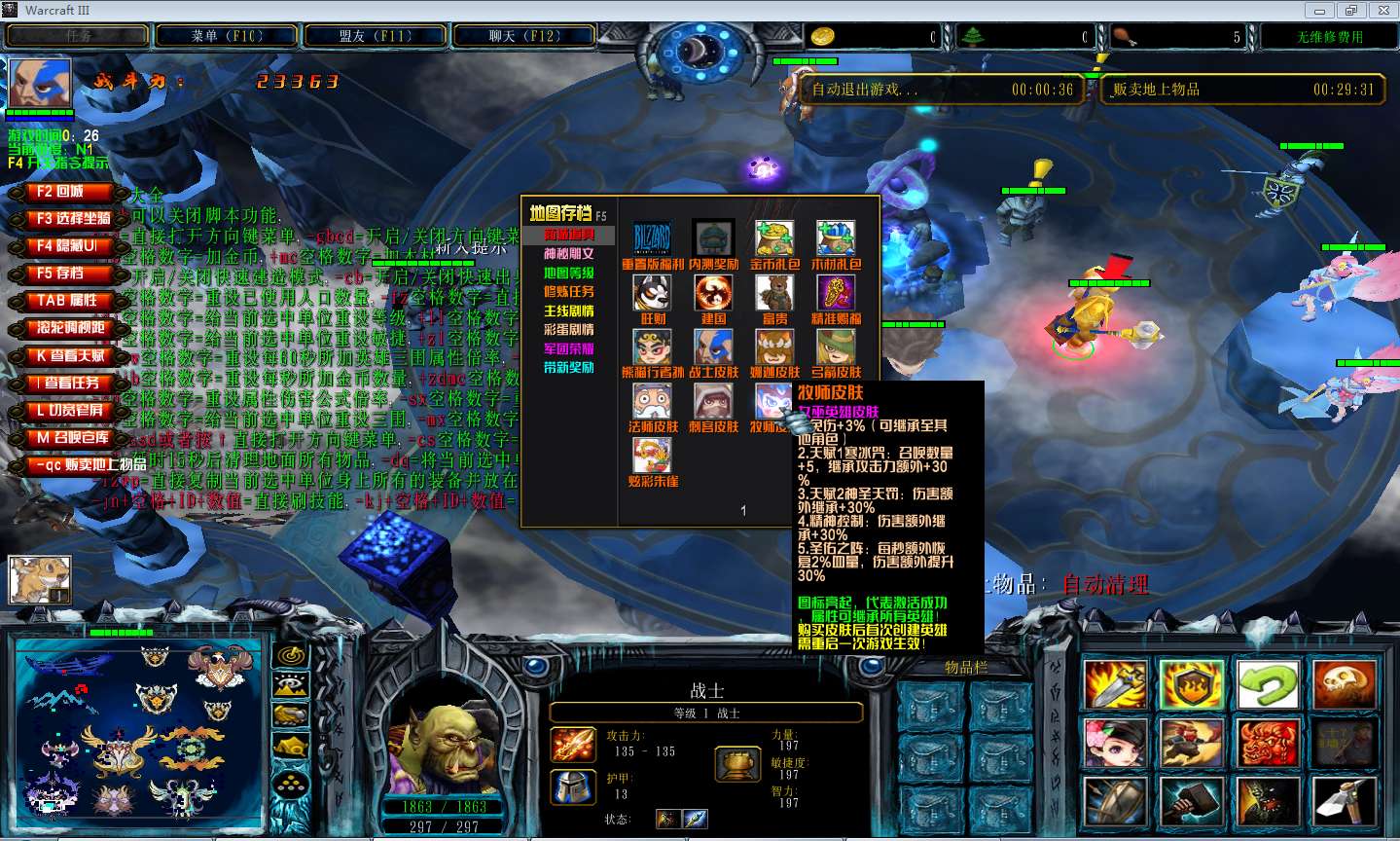Pick the 法师皮肤 mage skin icon
1400x841 pixels.
tap(652, 401)
